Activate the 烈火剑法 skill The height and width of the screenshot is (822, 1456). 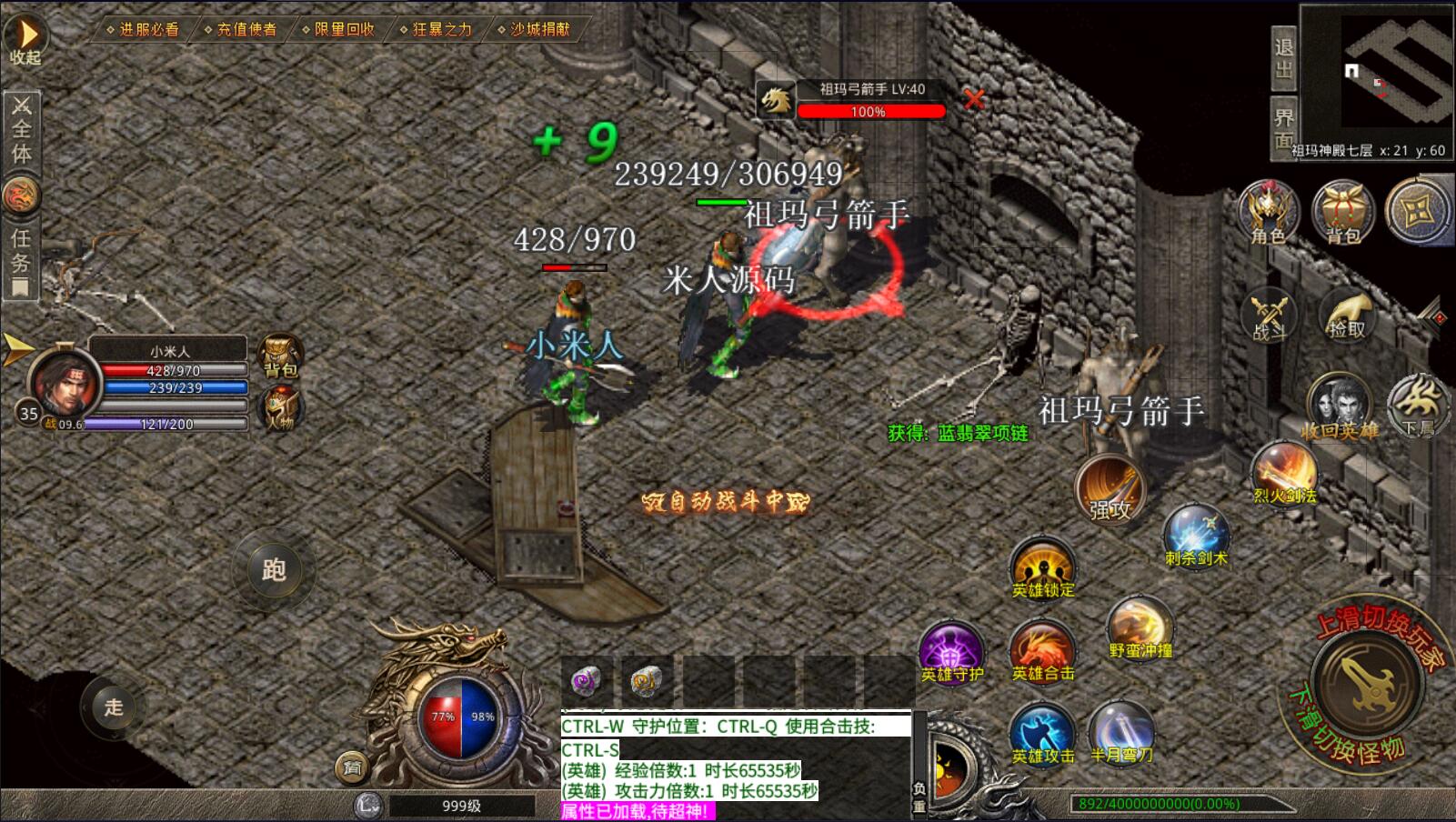[x=1284, y=473]
